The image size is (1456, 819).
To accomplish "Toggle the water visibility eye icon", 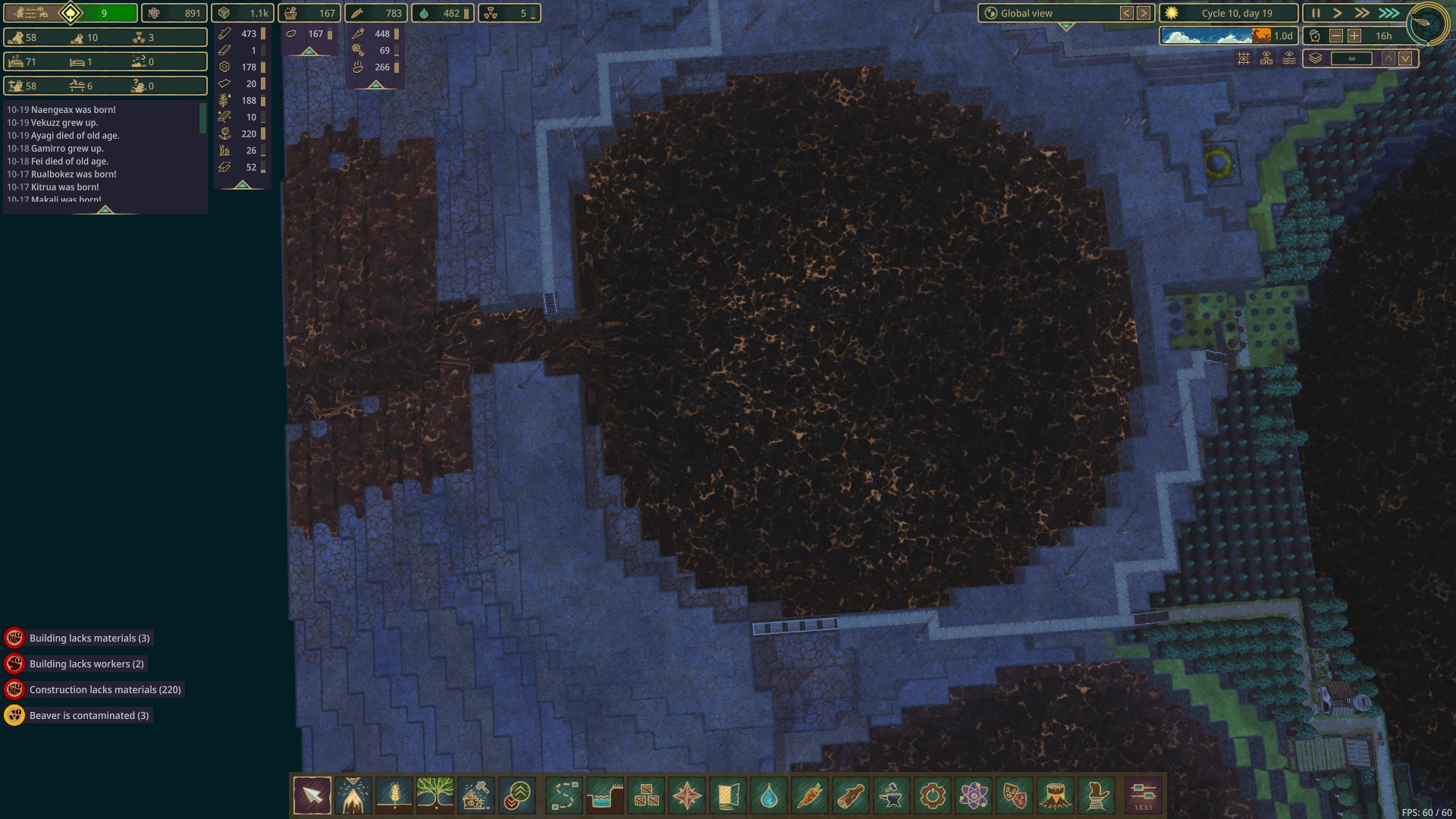I will click(1289, 58).
